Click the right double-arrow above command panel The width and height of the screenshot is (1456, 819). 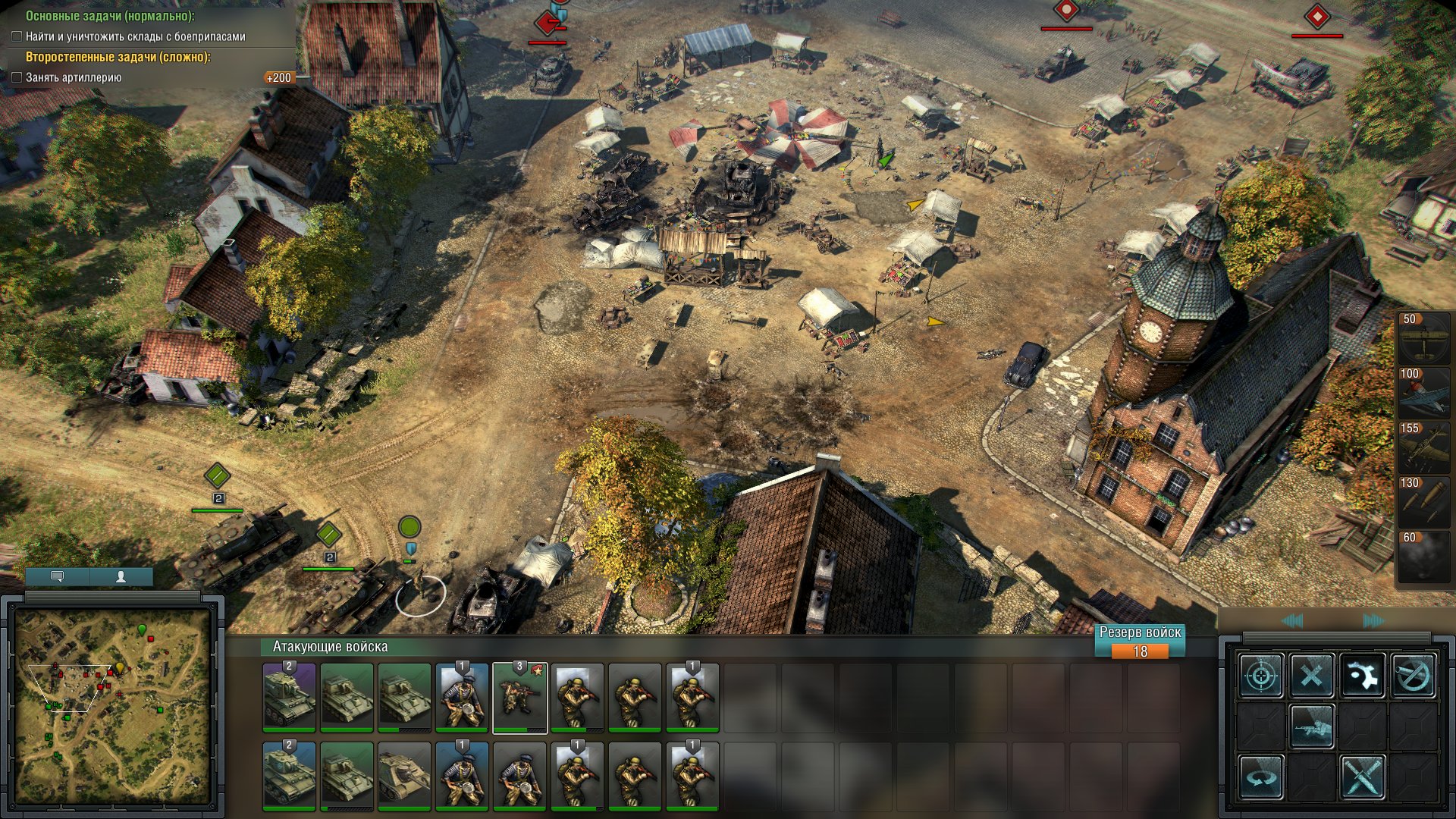click(1373, 621)
